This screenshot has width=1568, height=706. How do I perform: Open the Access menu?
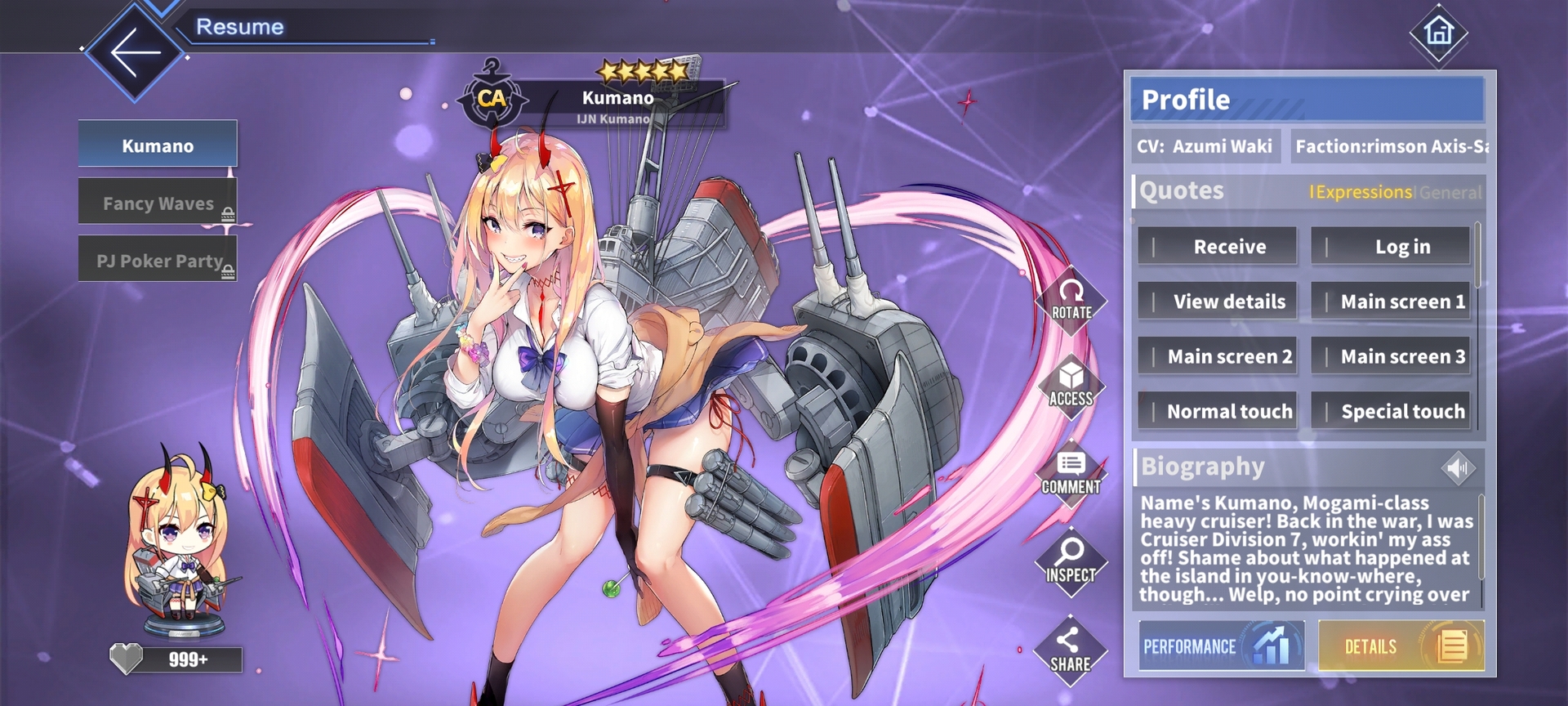(x=1071, y=387)
